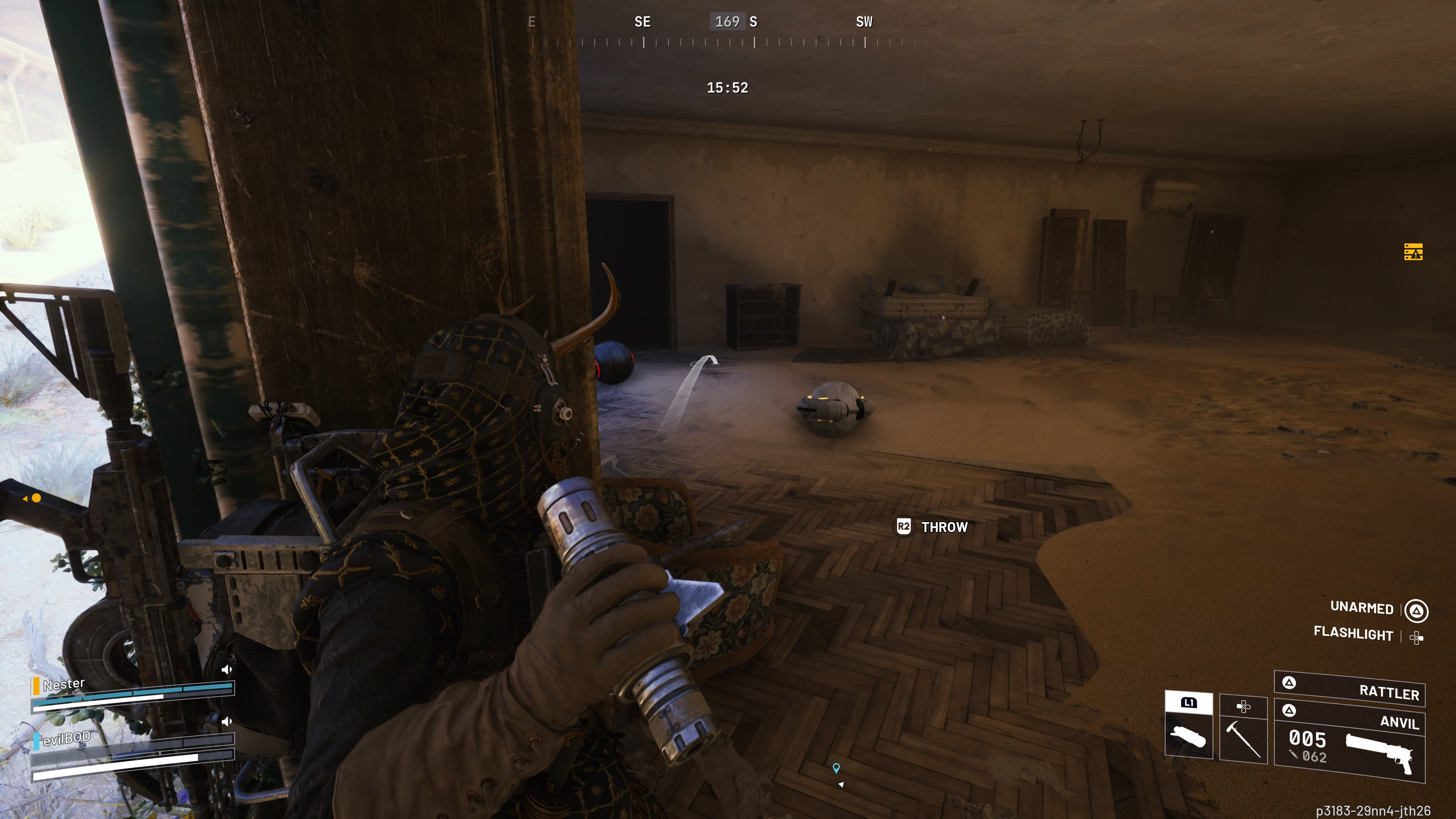
Task: Click teammate evilBOD's name tag
Action: (x=66, y=738)
